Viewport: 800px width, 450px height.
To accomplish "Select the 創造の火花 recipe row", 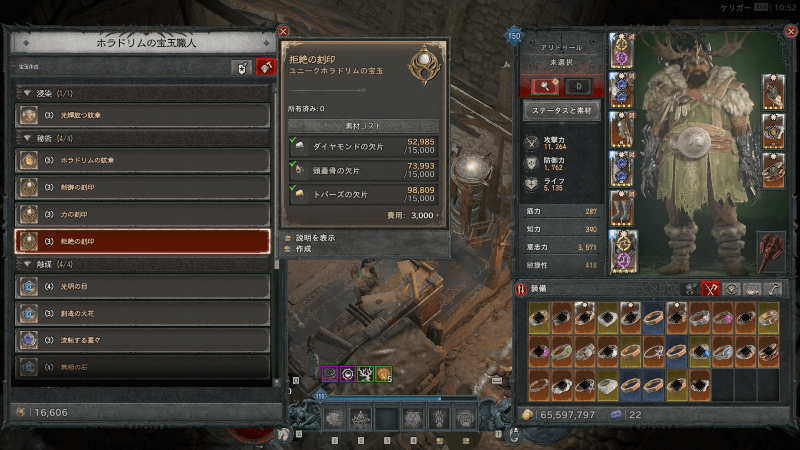I will click(143, 313).
